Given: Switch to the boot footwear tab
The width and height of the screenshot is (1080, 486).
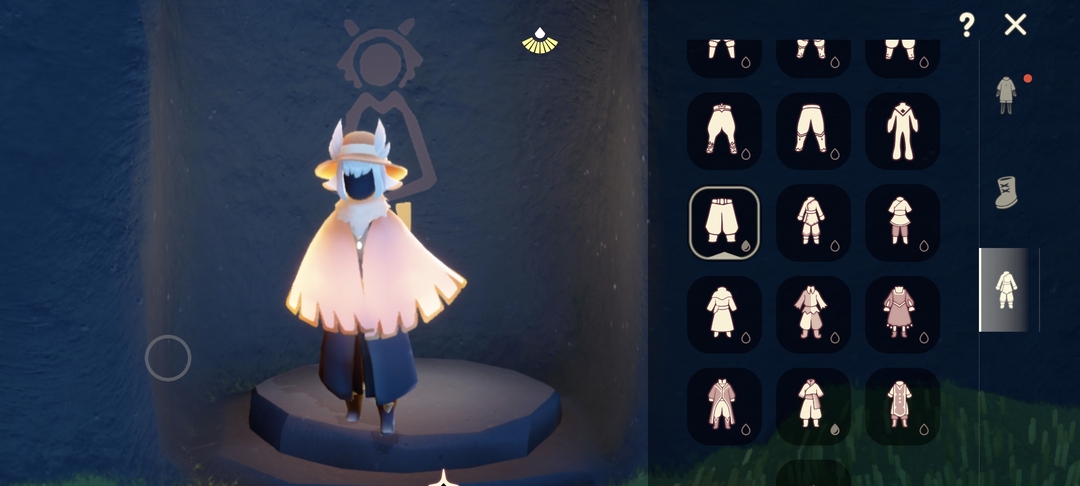Looking at the screenshot, I should [1006, 192].
